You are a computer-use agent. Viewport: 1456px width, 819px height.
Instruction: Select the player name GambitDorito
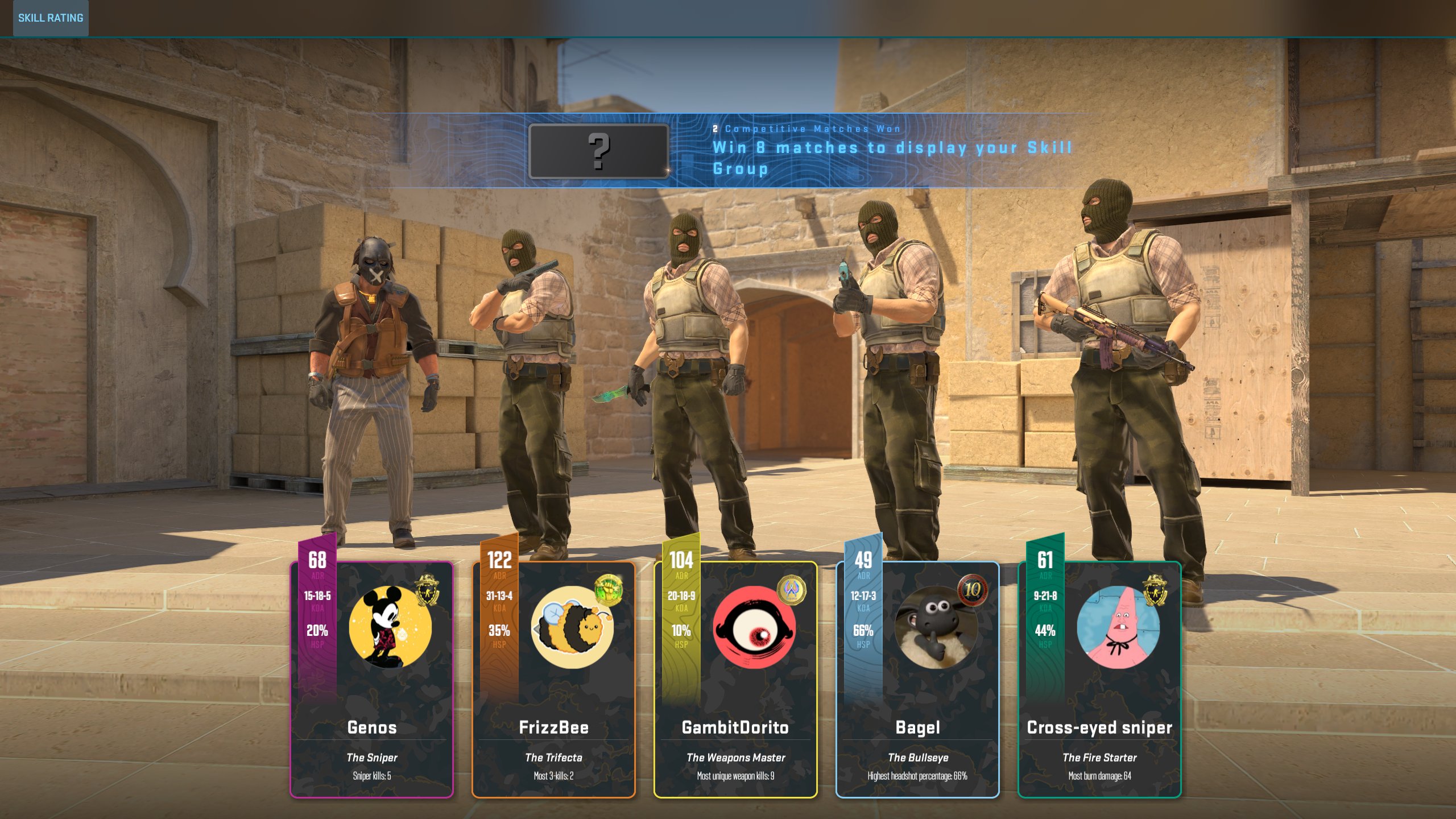tap(737, 727)
